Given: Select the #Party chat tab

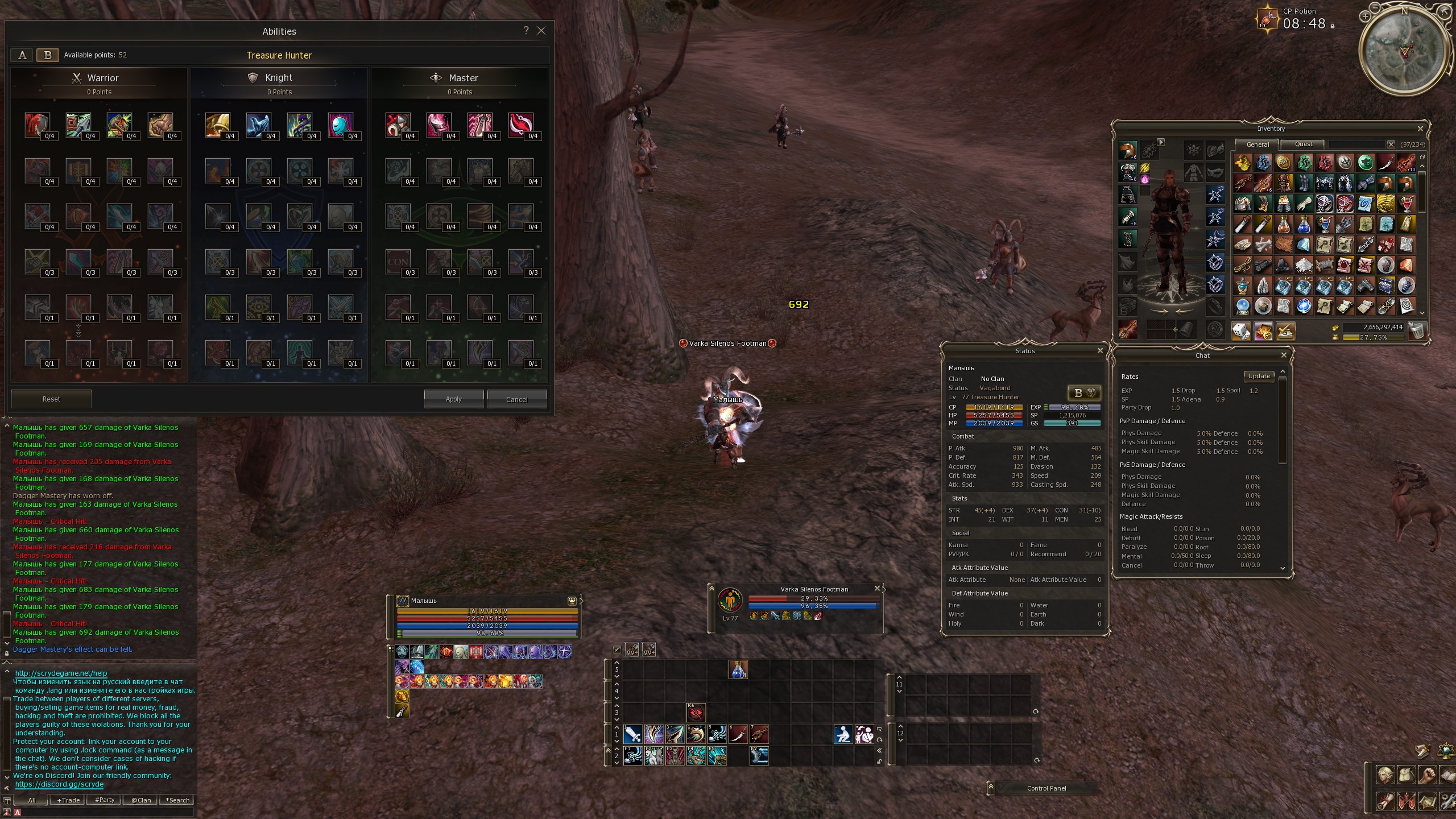Looking at the screenshot, I should [x=105, y=800].
